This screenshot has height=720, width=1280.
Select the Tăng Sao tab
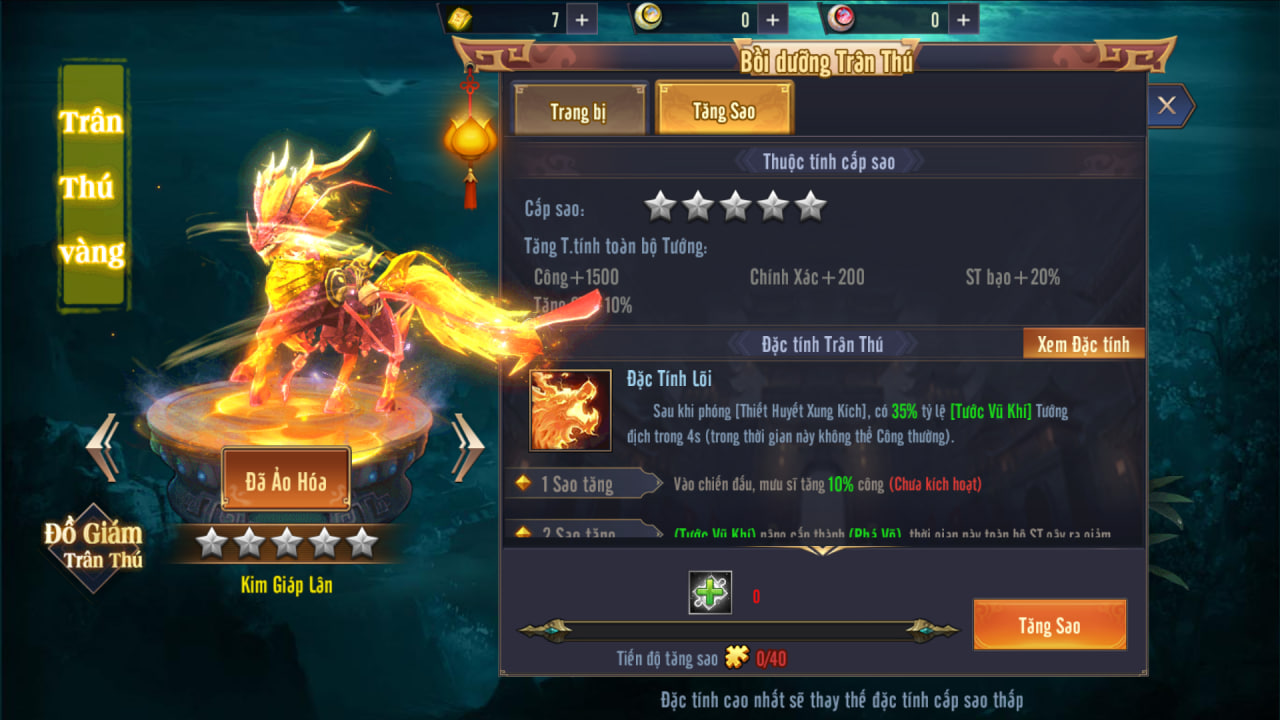click(724, 109)
